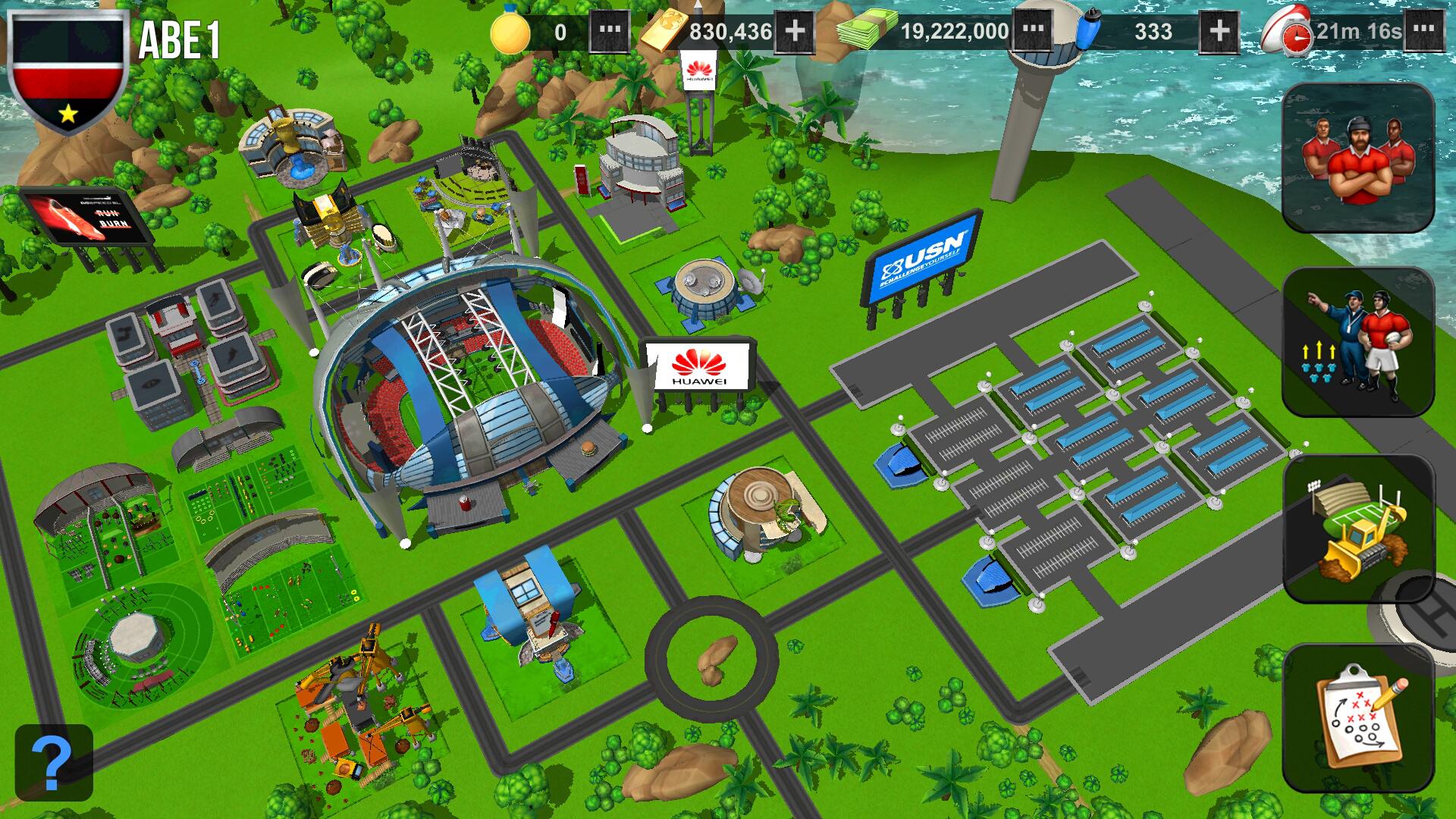Open the coach training upgrades menu
The height and width of the screenshot is (819, 1456).
[x=1357, y=343]
